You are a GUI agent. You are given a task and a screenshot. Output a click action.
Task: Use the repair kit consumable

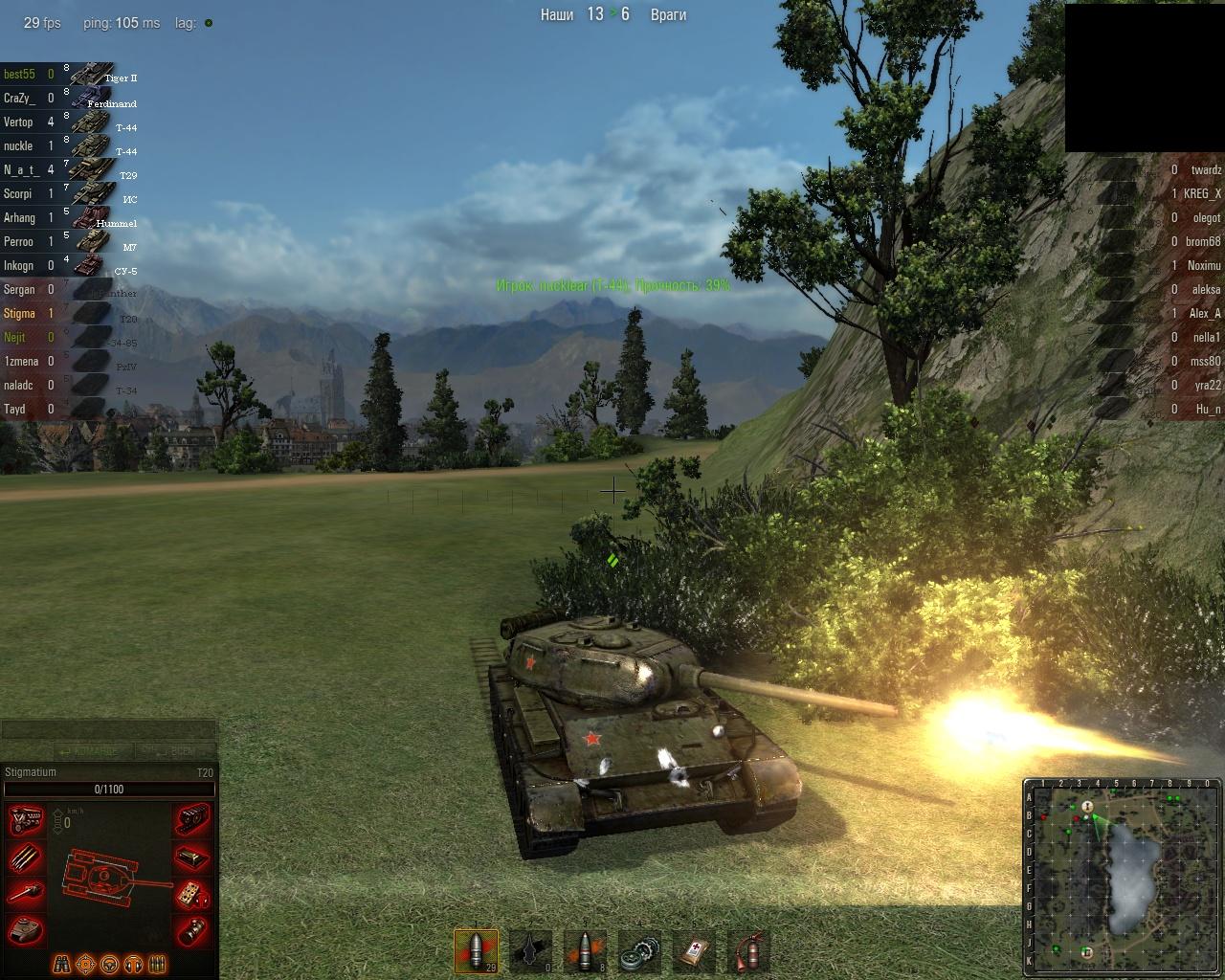coord(639,951)
